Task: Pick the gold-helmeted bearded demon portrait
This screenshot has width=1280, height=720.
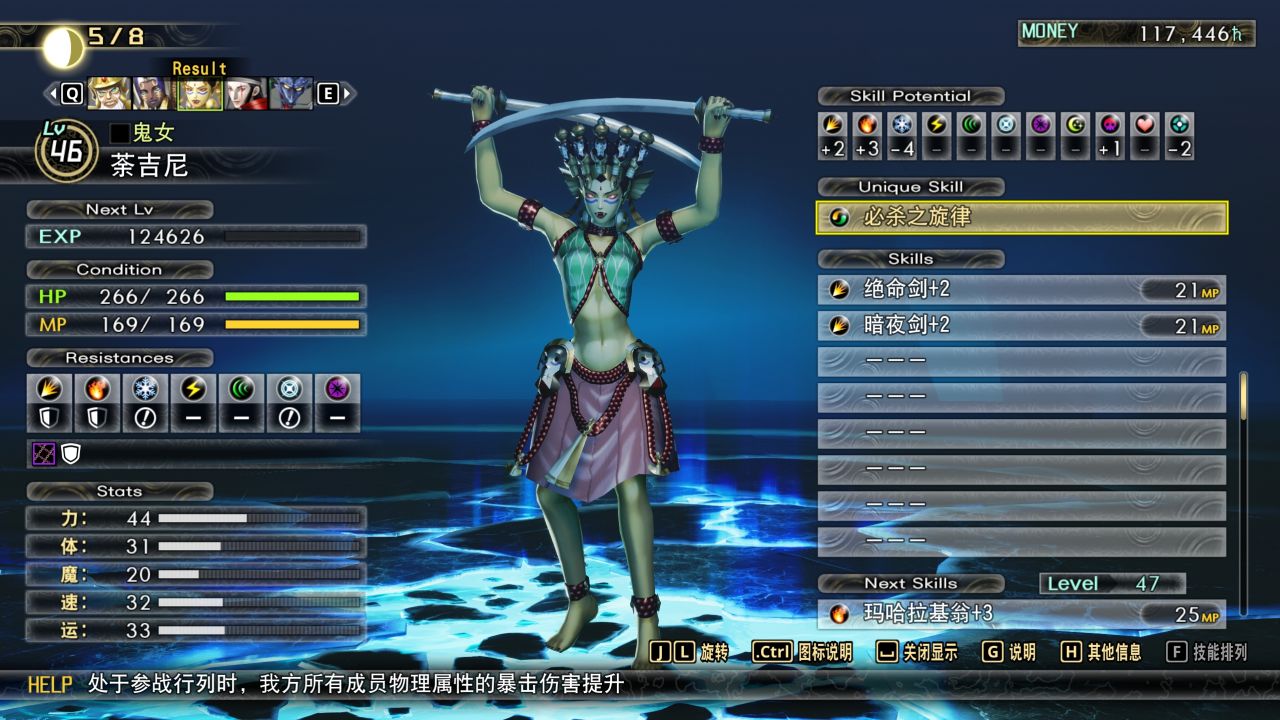Action: 108,94
